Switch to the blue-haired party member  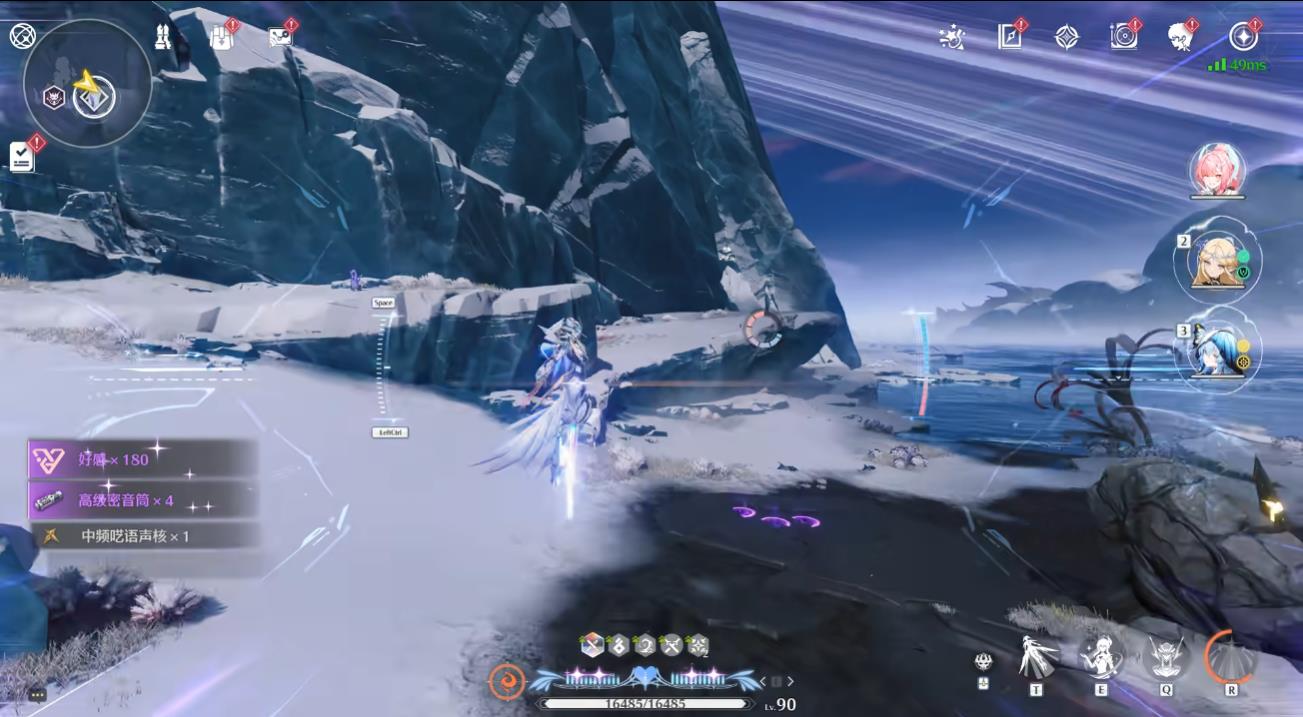[1217, 350]
